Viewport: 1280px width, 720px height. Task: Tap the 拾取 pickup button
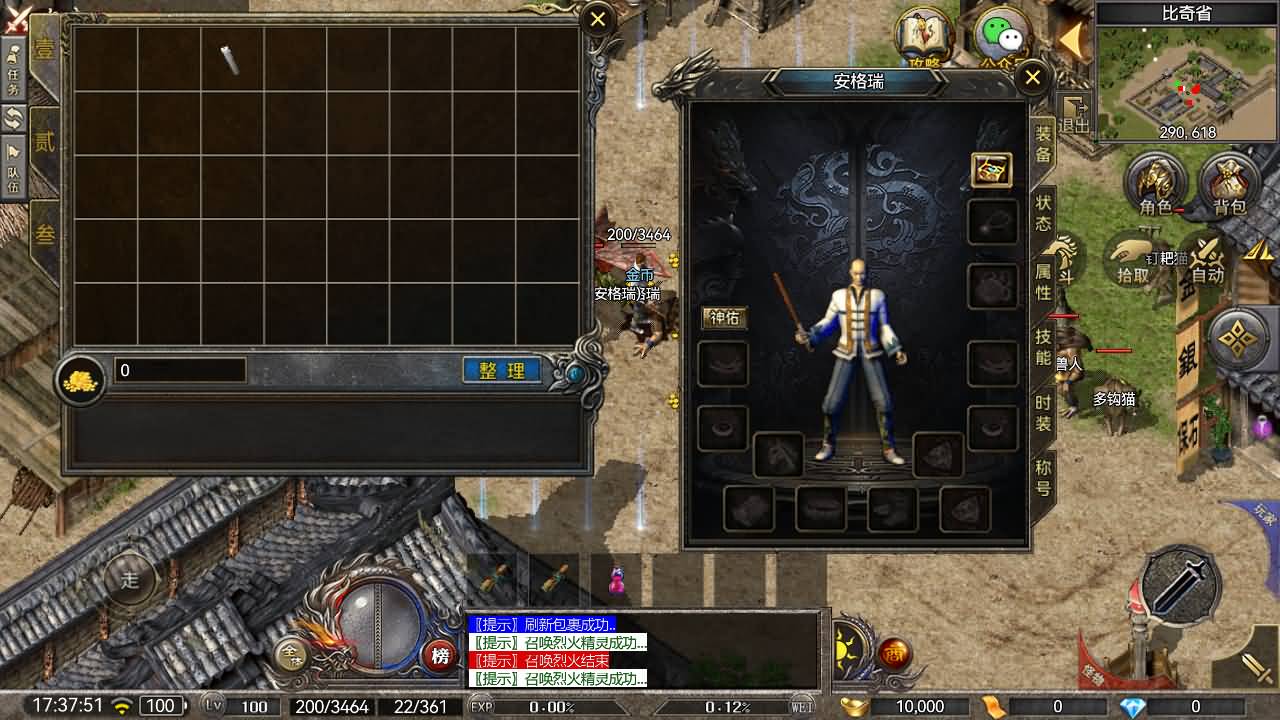[1133, 260]
